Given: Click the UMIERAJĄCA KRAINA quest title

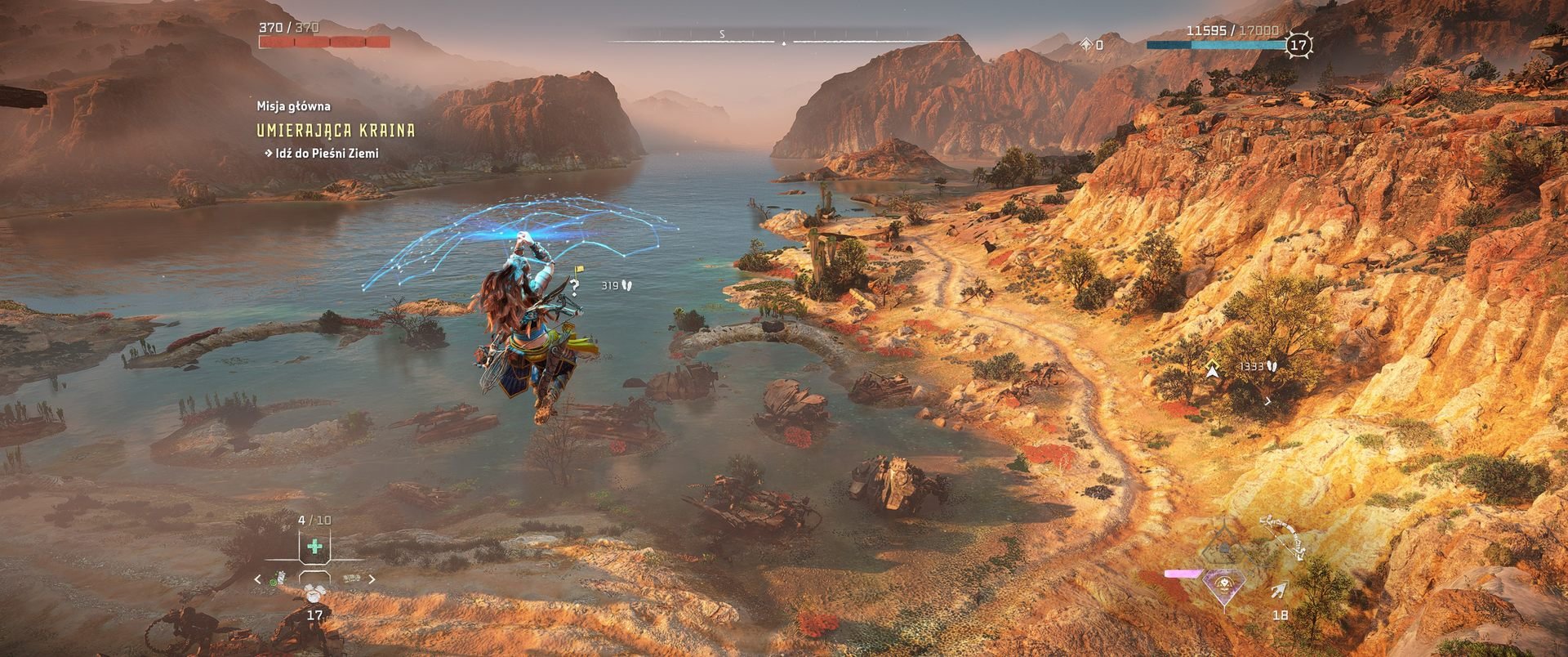Looking at the screenshot, I should pyautogui.click(x=336, y=129).
